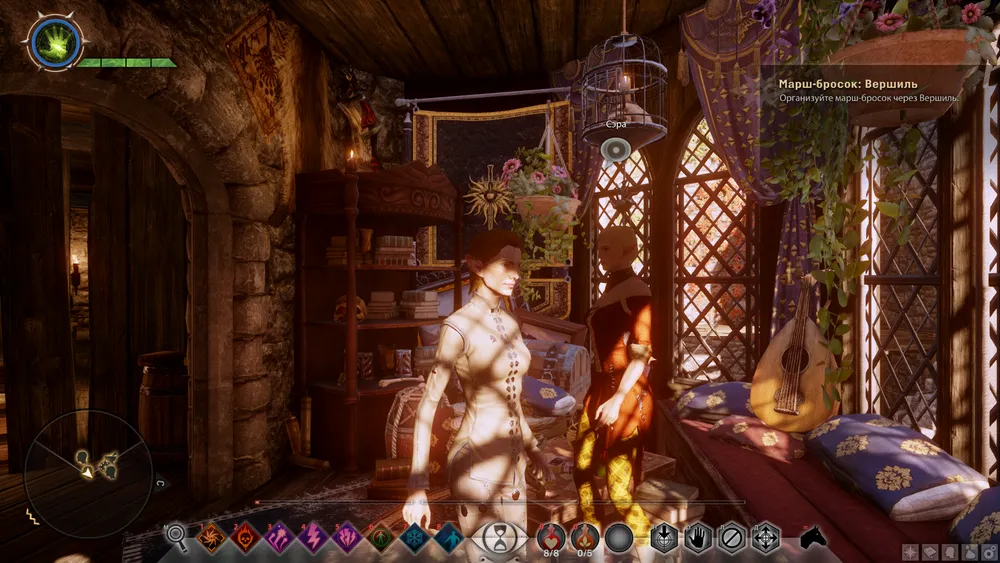Trigger the purple static burst ability

347,538
